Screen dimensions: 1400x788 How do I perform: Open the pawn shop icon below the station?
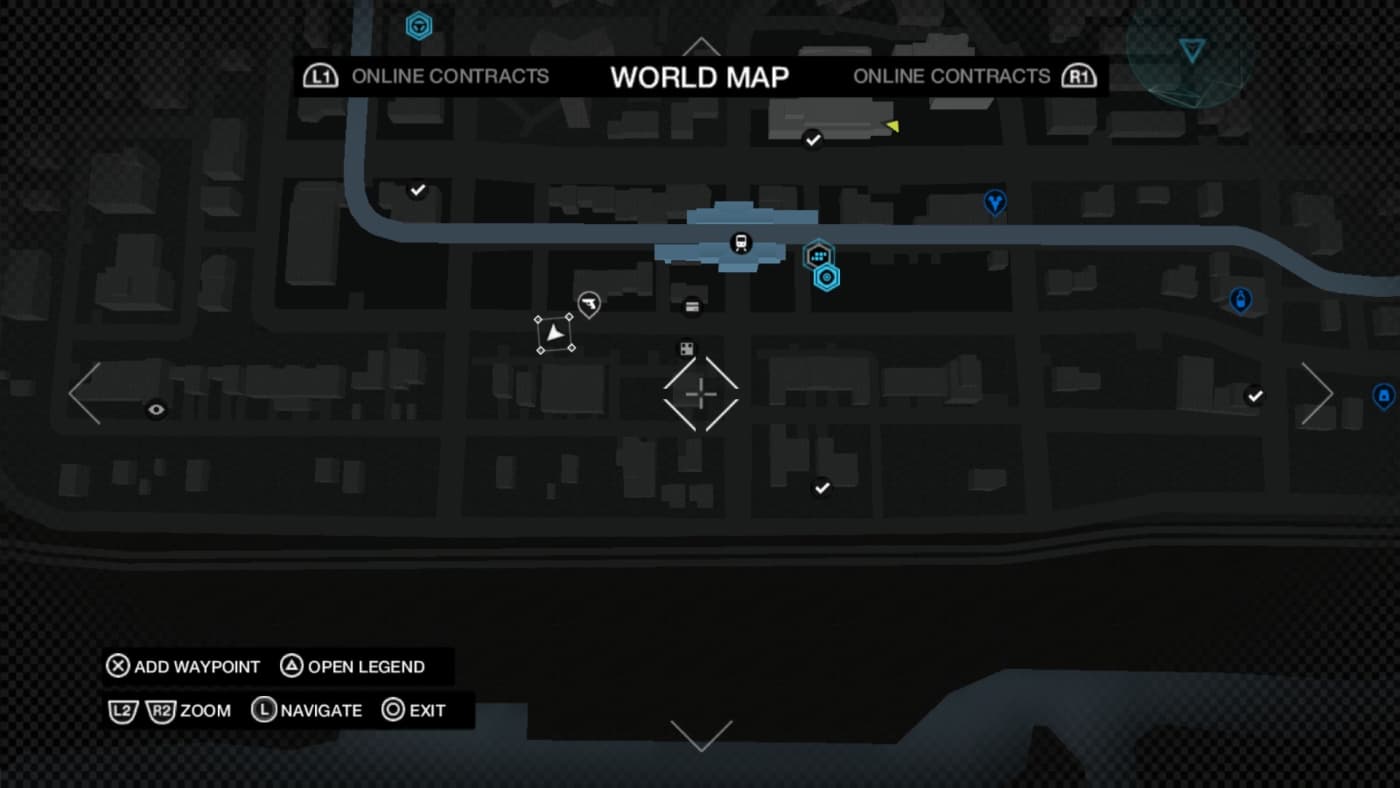pos(693,307)
